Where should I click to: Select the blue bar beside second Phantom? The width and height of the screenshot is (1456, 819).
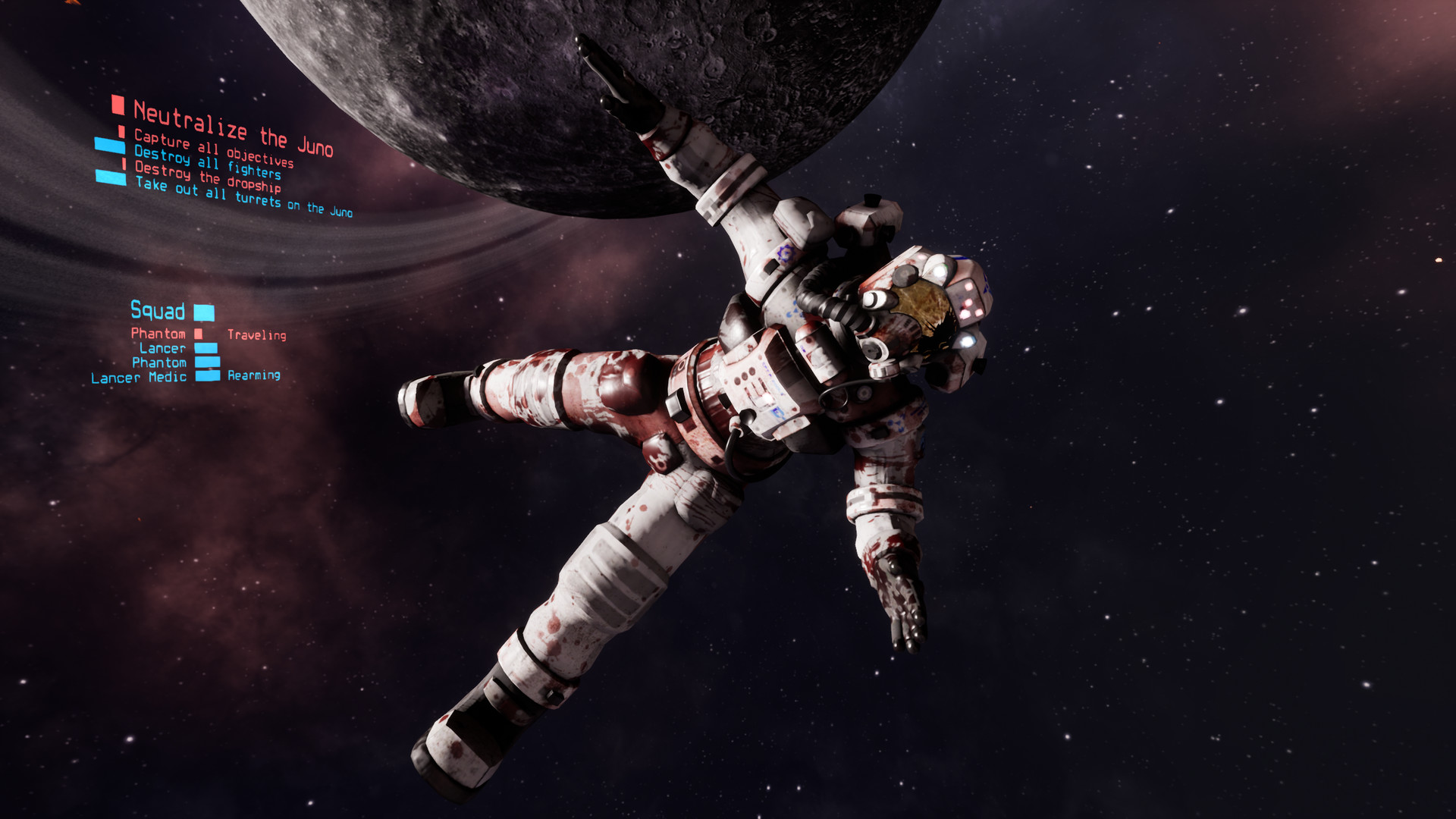207,362
